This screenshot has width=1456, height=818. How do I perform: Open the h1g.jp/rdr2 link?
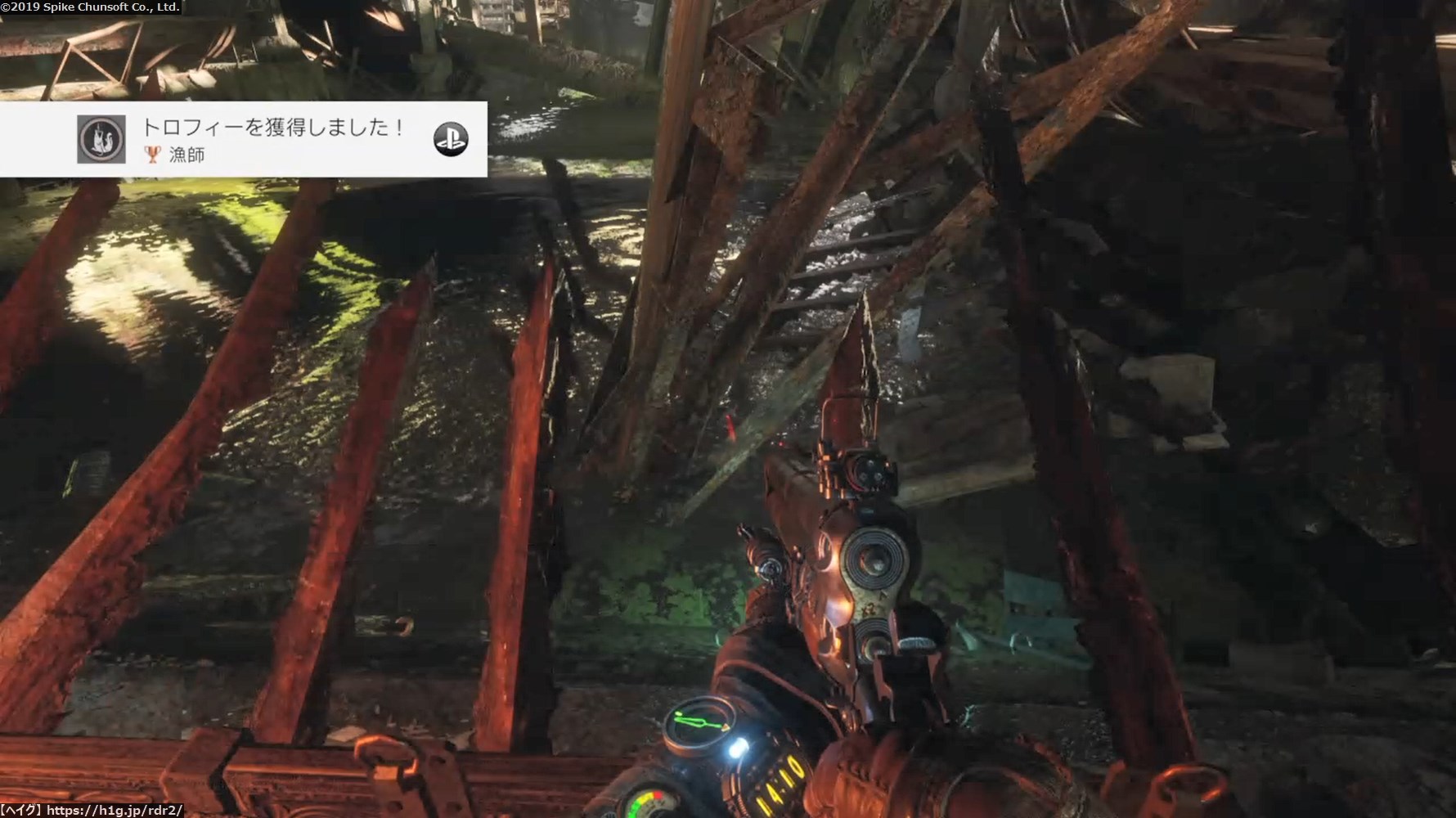pyautogui.click(x=114, y=811)
